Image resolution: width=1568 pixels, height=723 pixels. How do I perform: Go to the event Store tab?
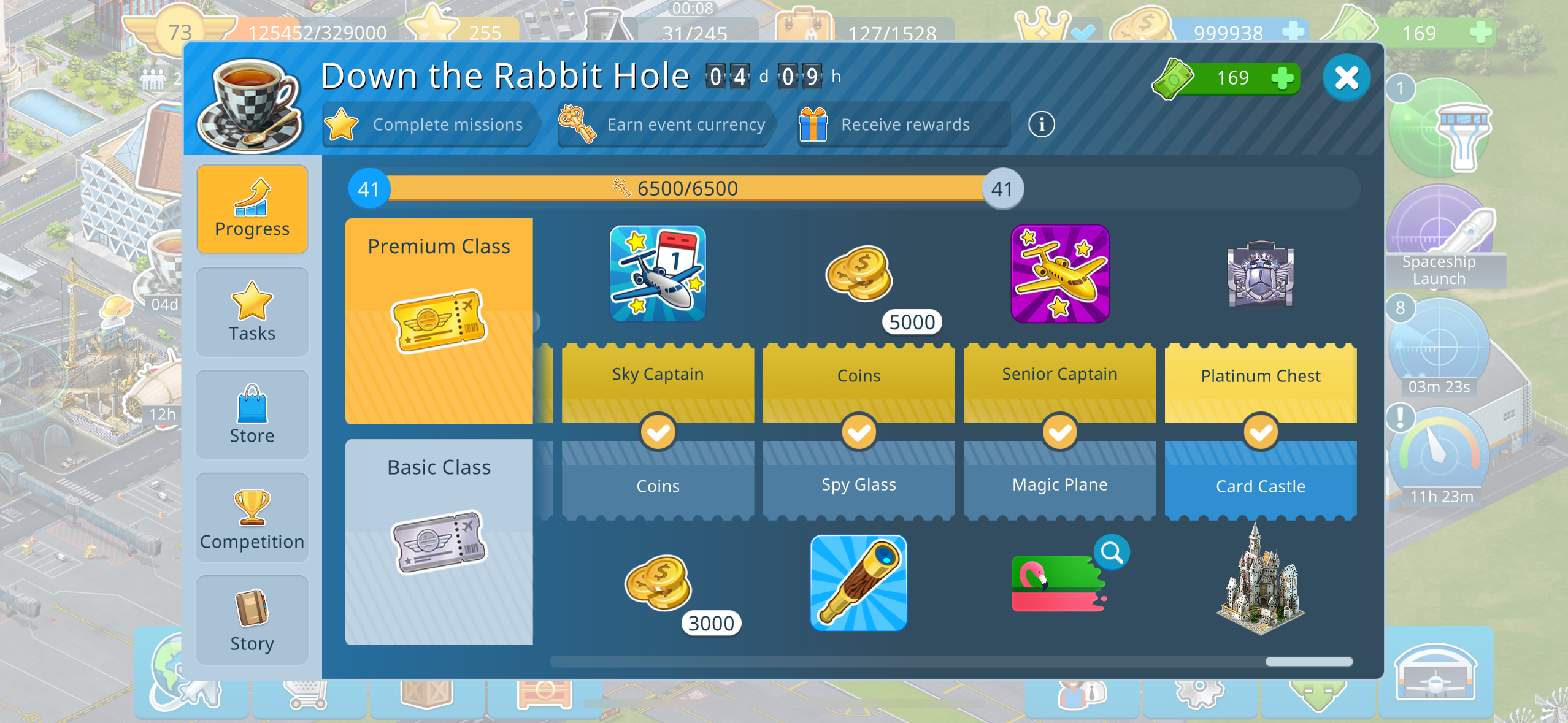(x=252, y=415)
